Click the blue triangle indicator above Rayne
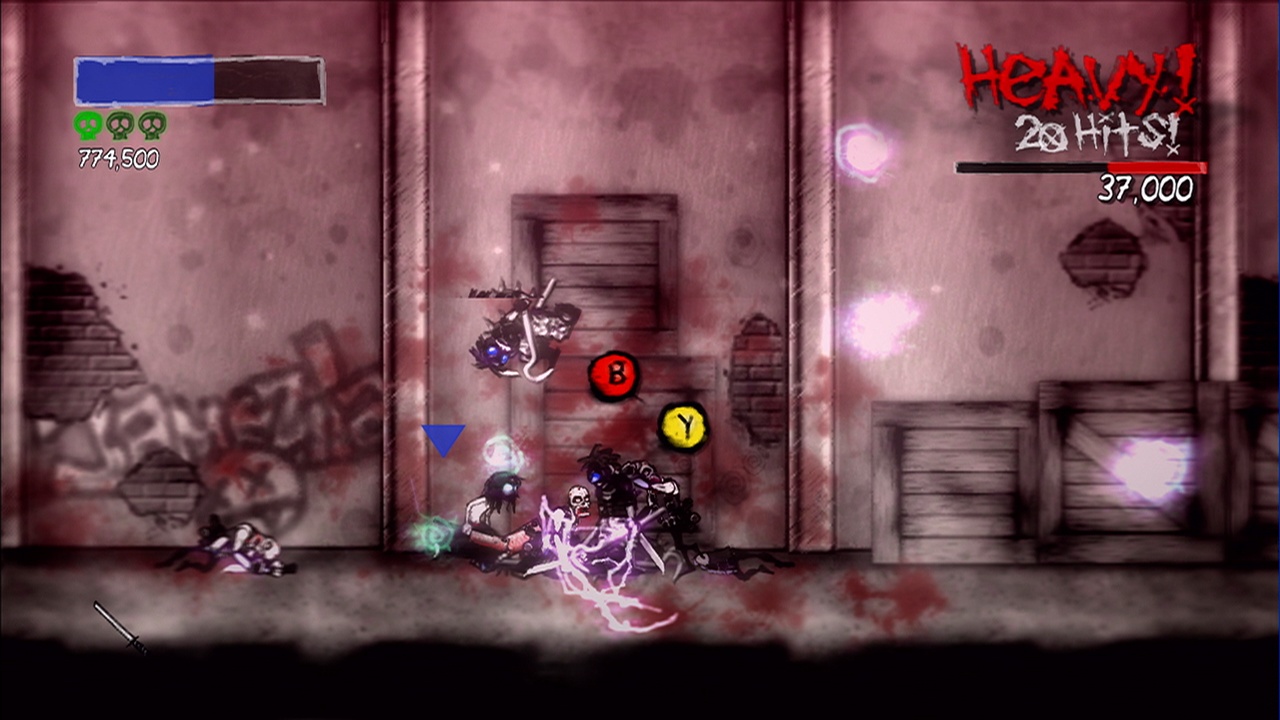The width and height of the screenshot is (1280, 720). 443,438
